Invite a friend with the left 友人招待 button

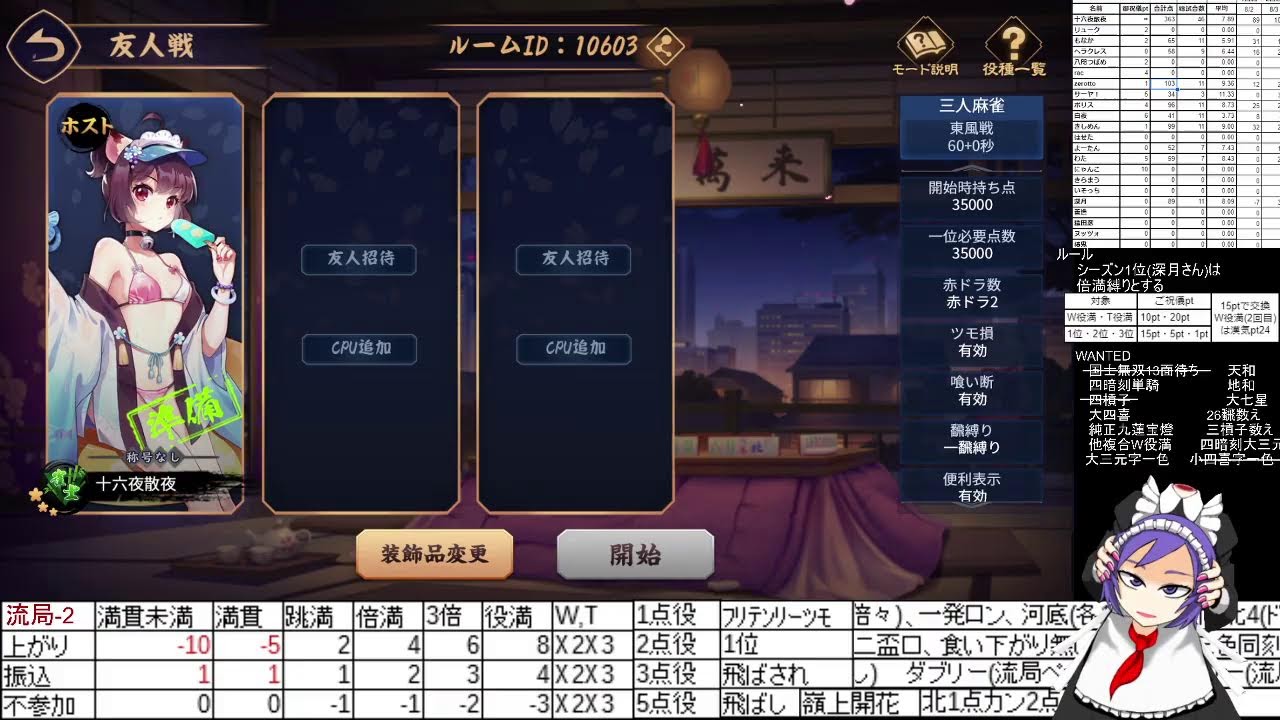(x=358, y=259)
